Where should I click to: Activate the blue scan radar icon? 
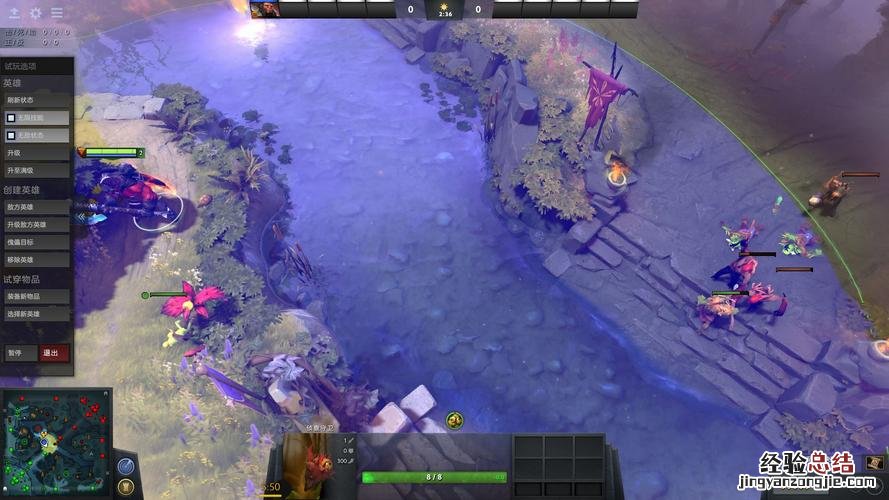[x=126, y=466]
